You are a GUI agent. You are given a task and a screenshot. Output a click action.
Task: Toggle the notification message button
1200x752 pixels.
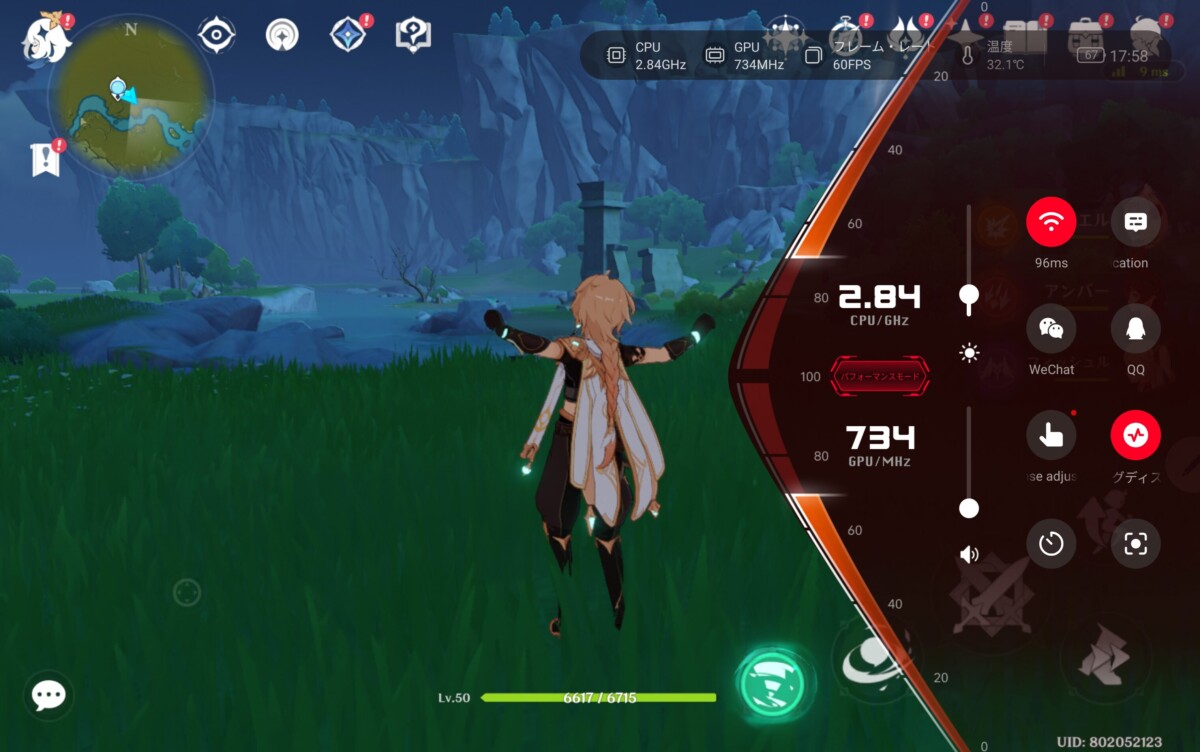pyautogui.click(x=1135, y=222)
